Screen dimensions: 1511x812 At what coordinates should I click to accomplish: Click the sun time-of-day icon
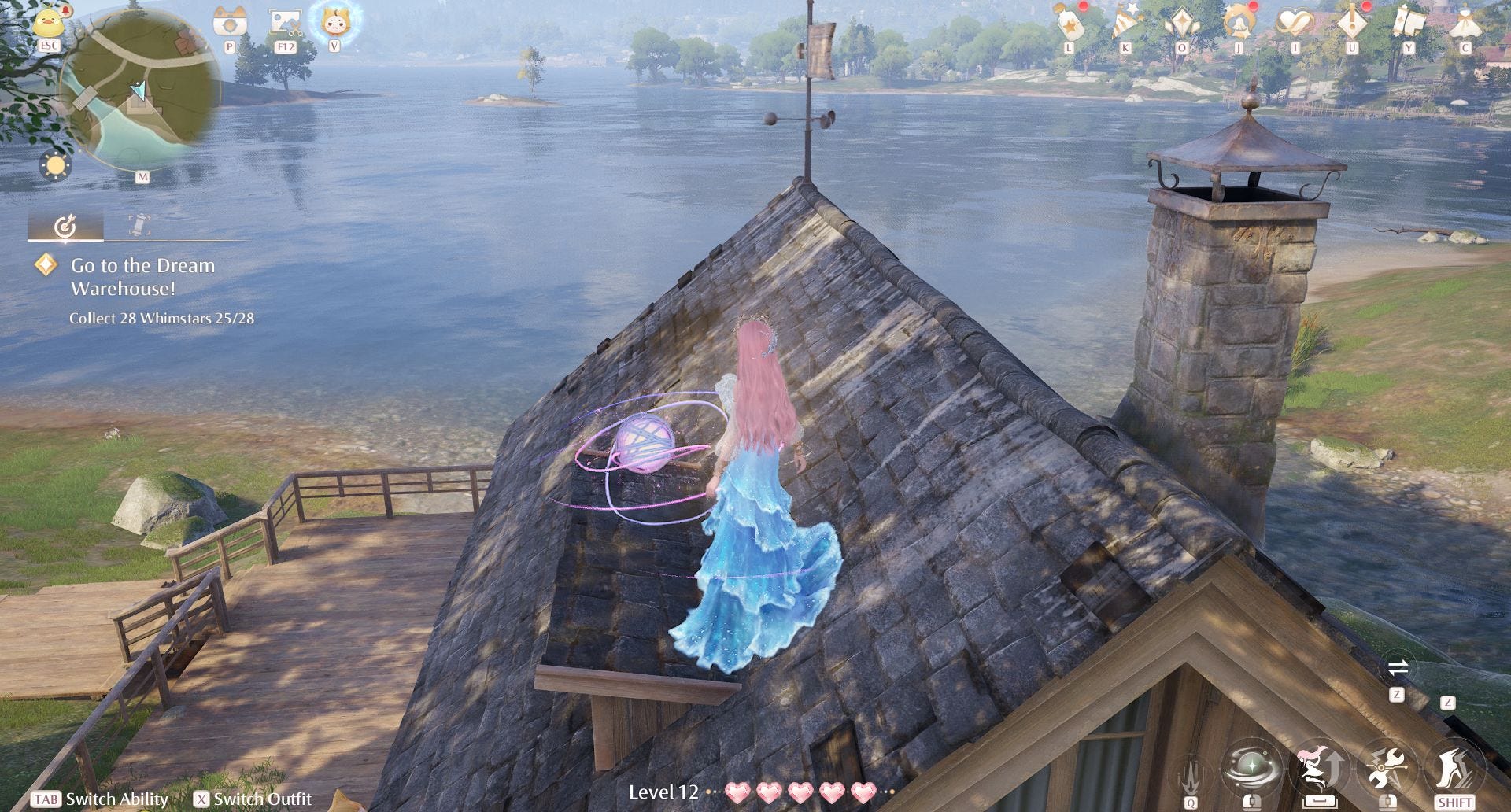pyautogui.click(x=55, y=166)
